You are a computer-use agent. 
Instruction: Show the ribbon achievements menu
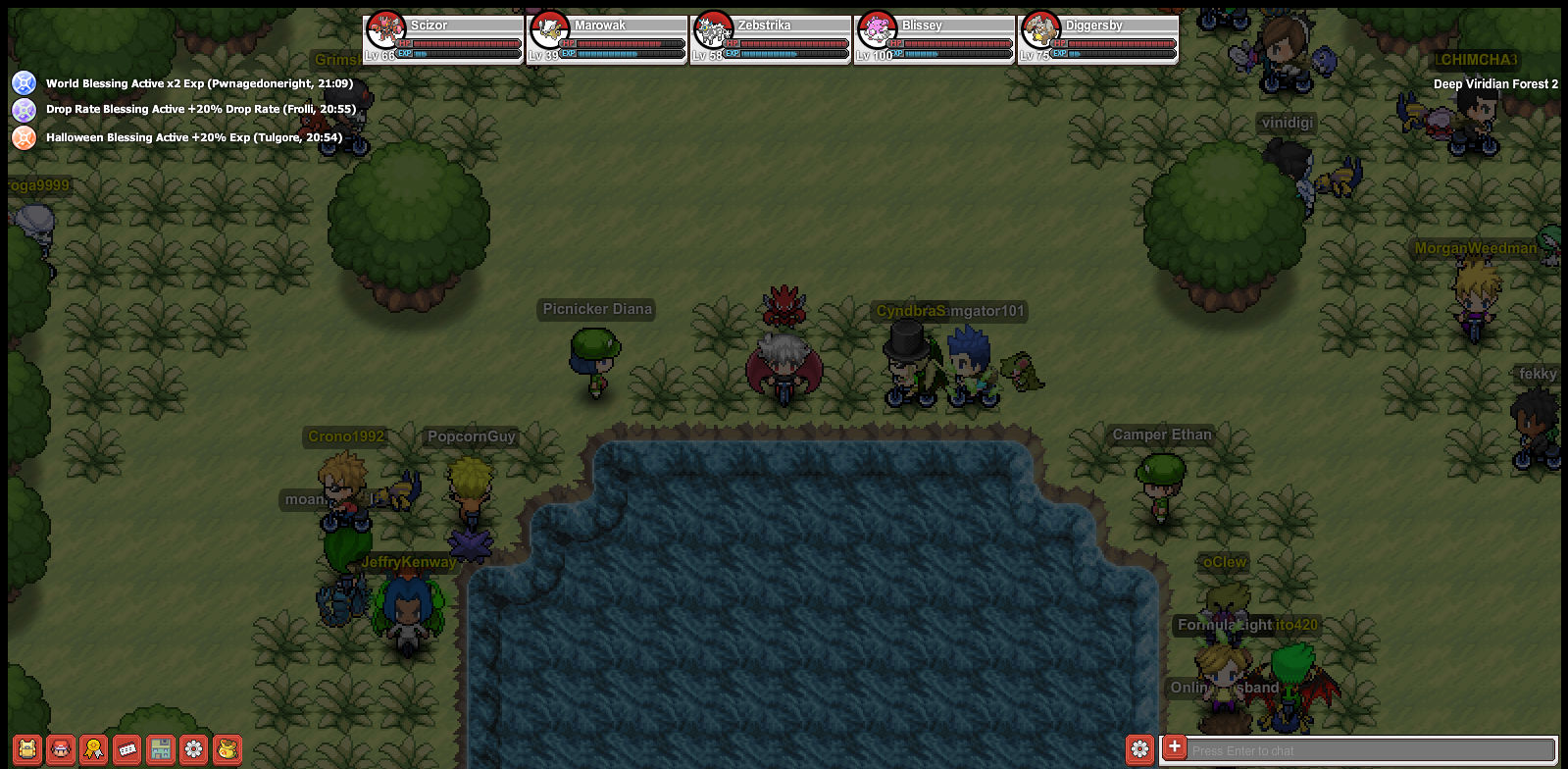(94, 750)
